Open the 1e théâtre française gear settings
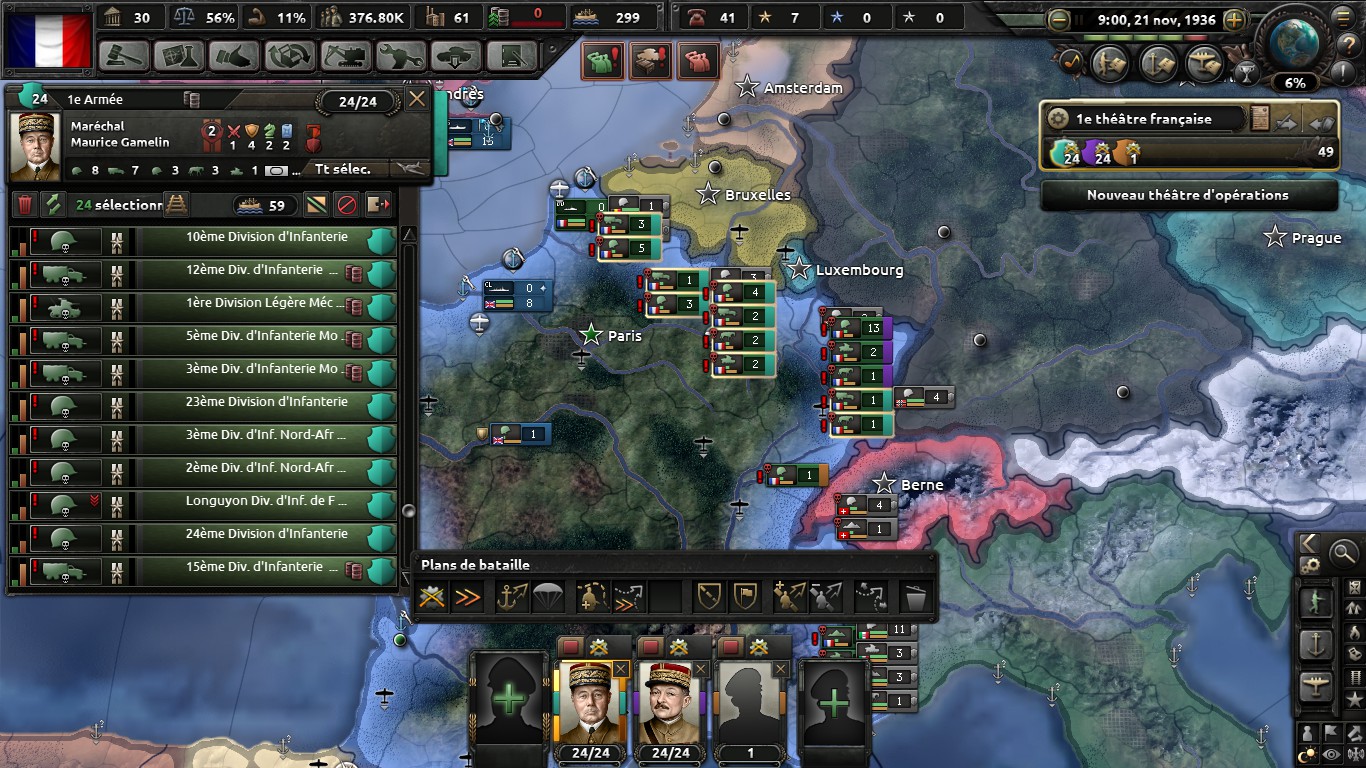 1058,119
